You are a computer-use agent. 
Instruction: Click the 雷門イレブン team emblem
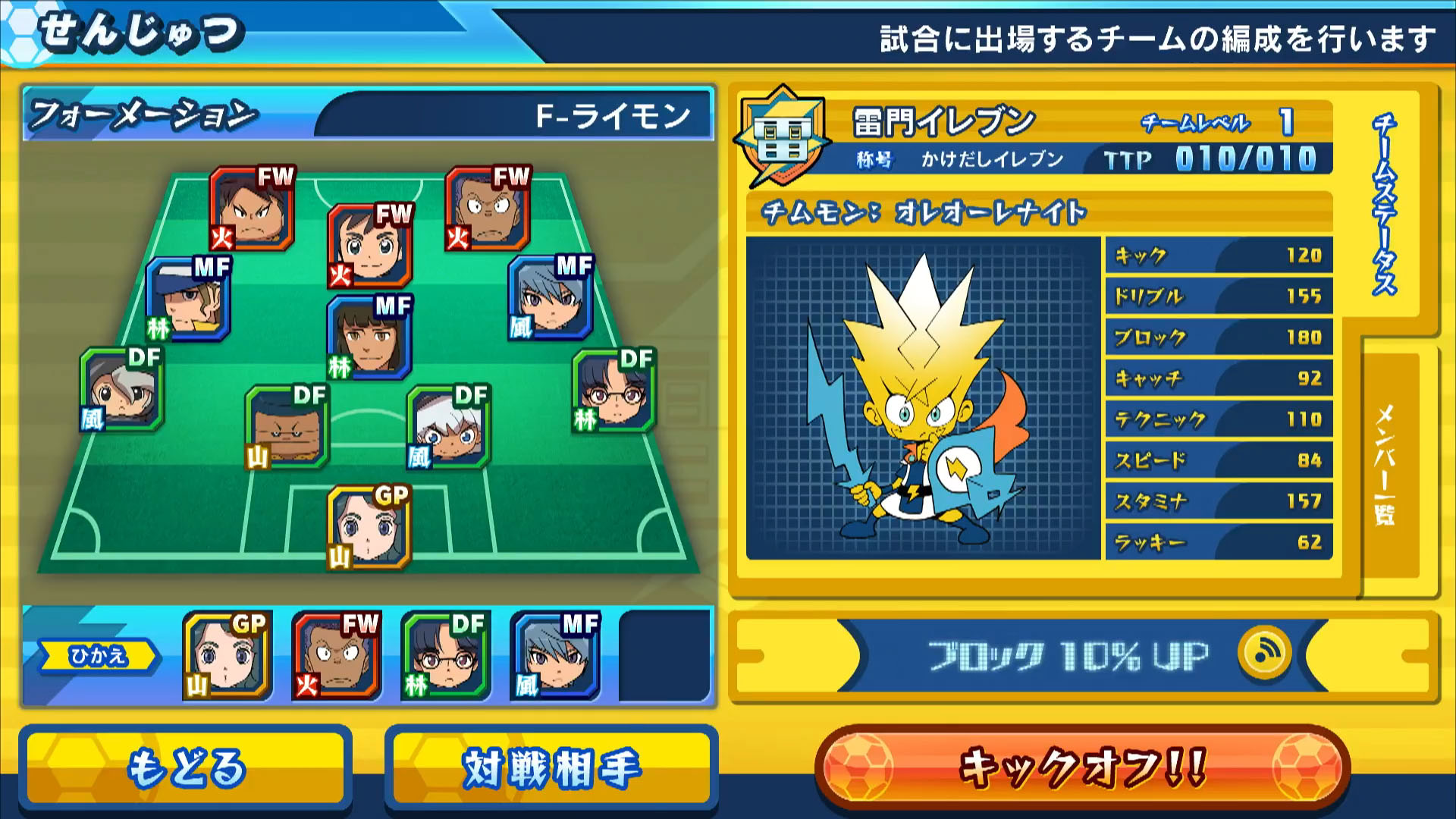(x=781, y=138)
